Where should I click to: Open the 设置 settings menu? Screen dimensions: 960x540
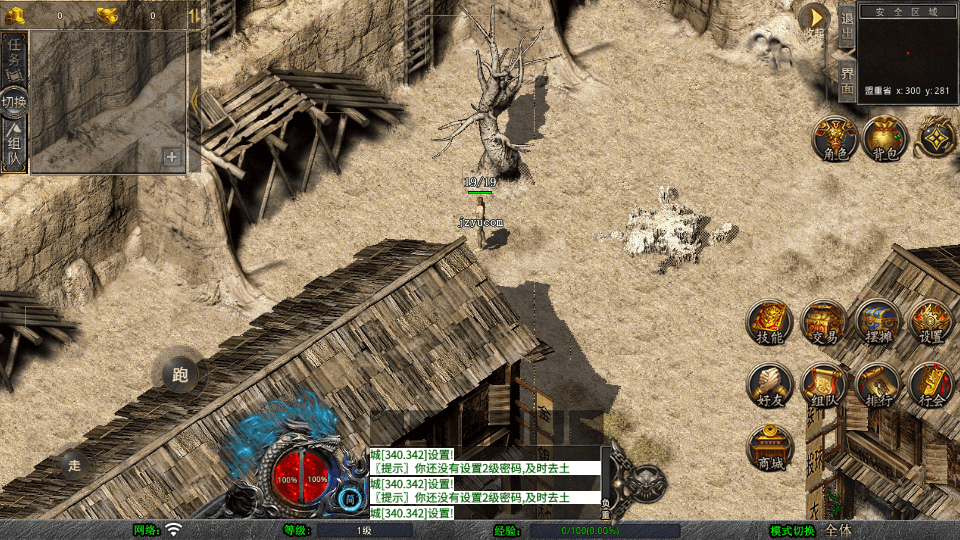[x=932, y=322]
